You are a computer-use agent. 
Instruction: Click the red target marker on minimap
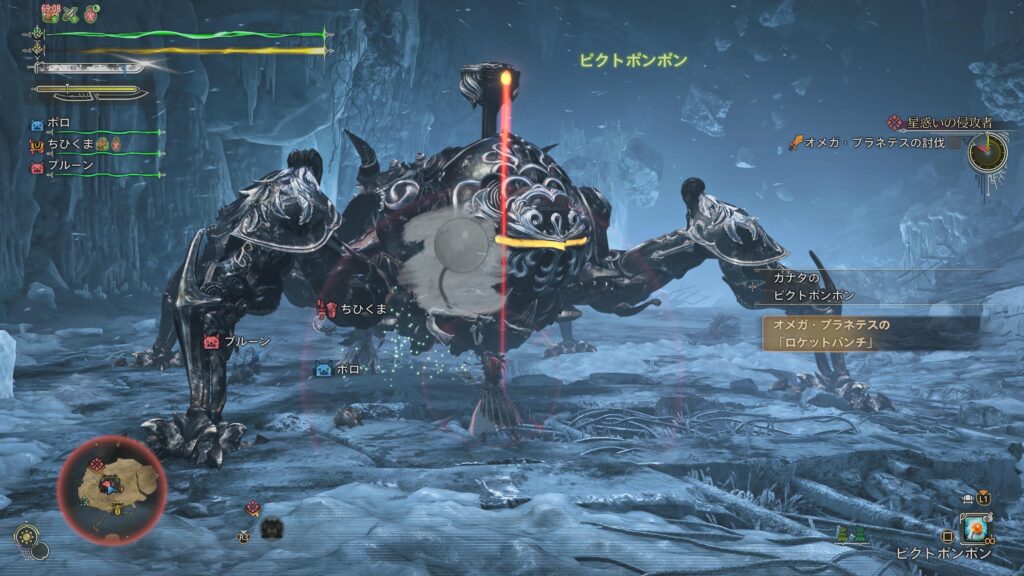pyautogui.click(x=97, y=465)
